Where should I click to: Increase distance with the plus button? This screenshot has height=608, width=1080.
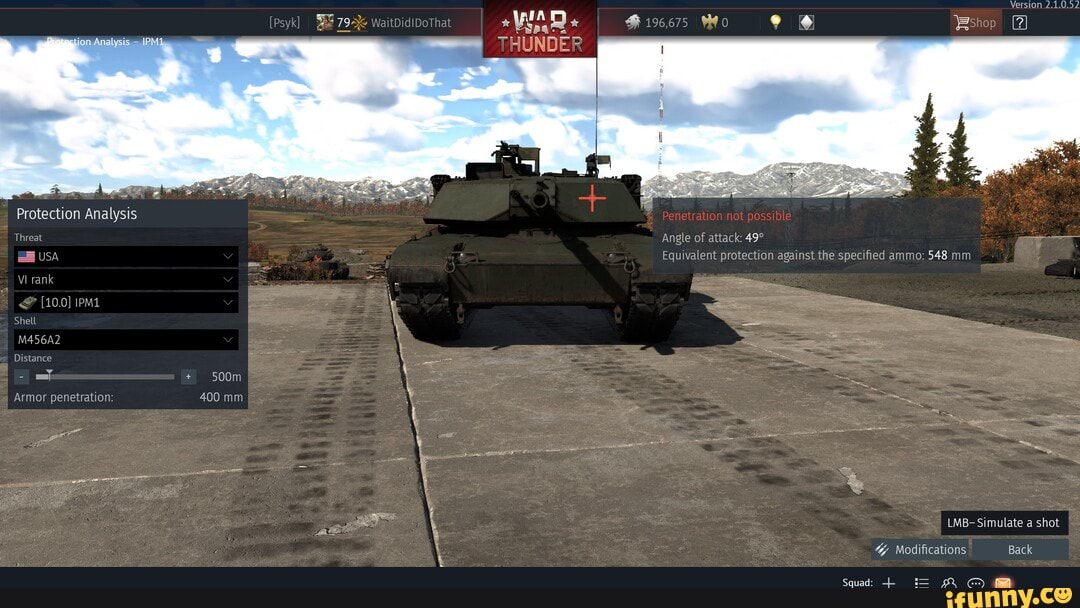pos(188,377)
